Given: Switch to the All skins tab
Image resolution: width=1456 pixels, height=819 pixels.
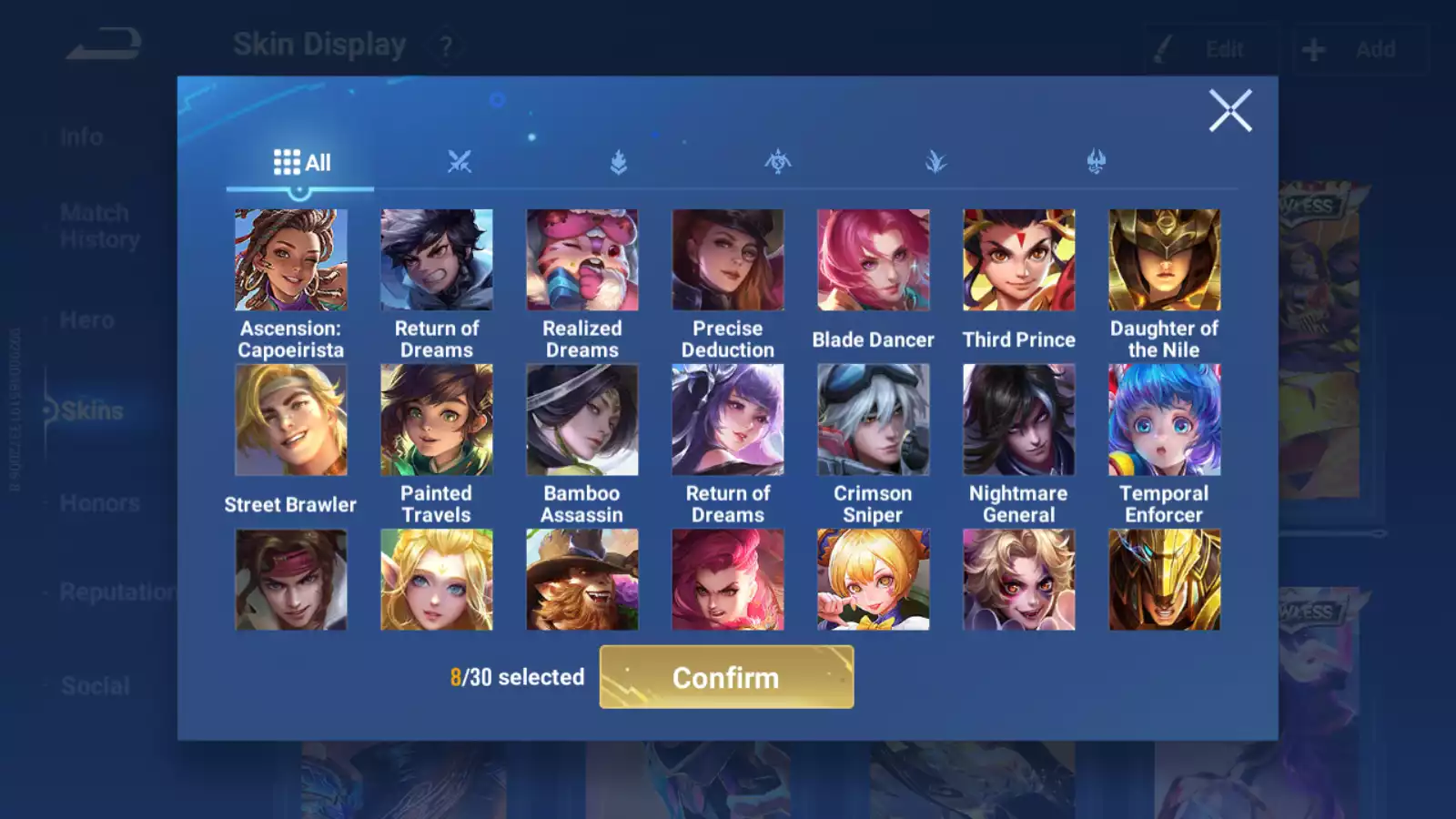Looking at the screenshot, I should click(x=301, y=163).
